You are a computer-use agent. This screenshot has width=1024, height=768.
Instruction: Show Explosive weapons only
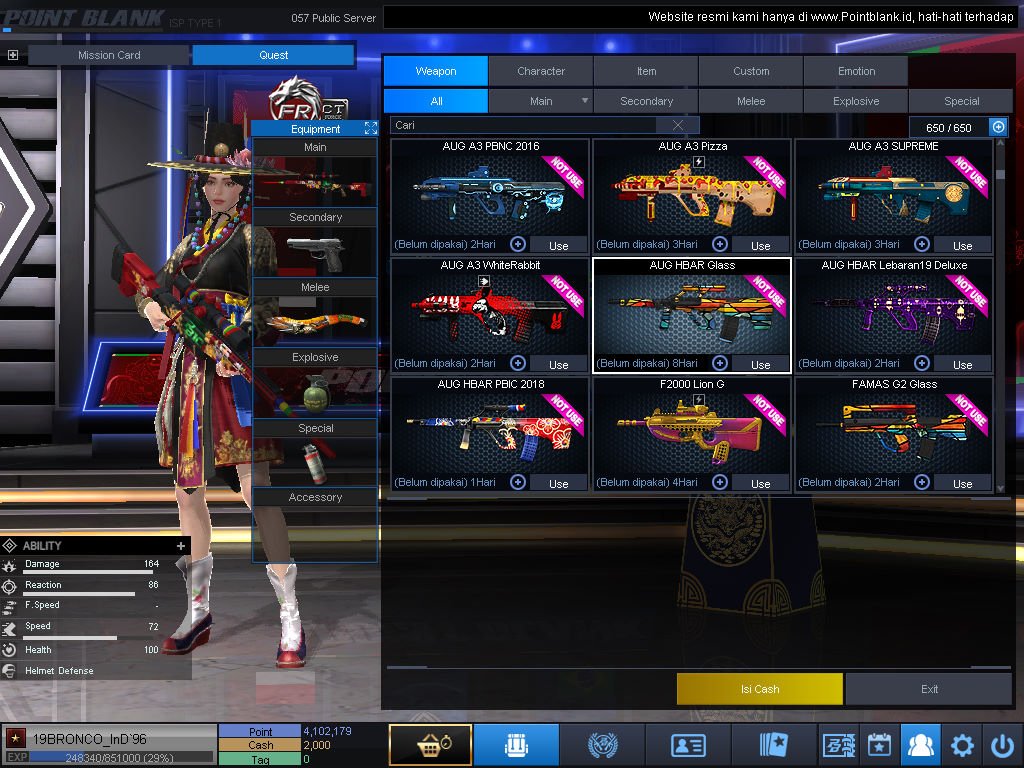point(856,101)
